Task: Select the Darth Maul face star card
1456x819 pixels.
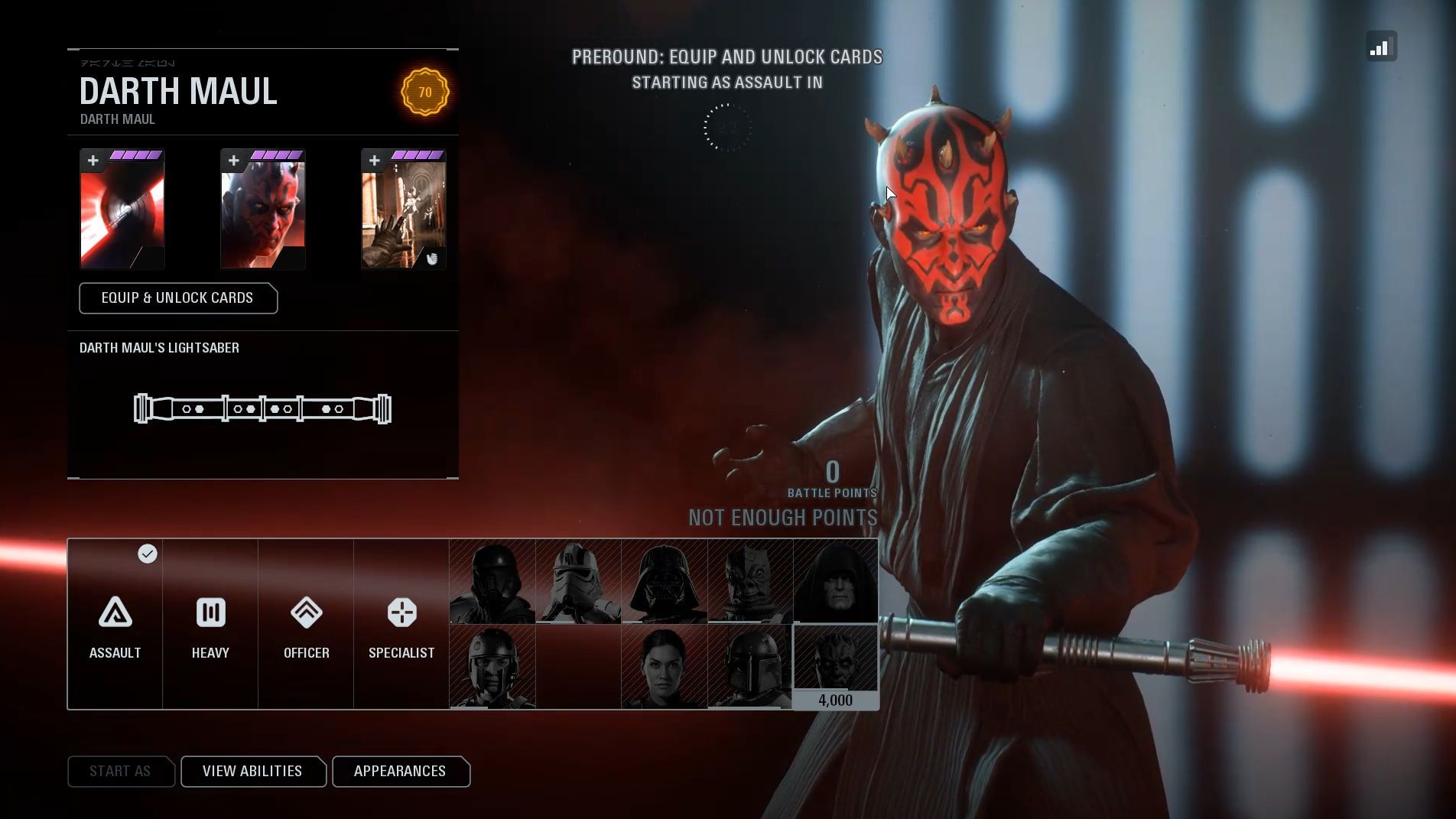Action: 263,210
